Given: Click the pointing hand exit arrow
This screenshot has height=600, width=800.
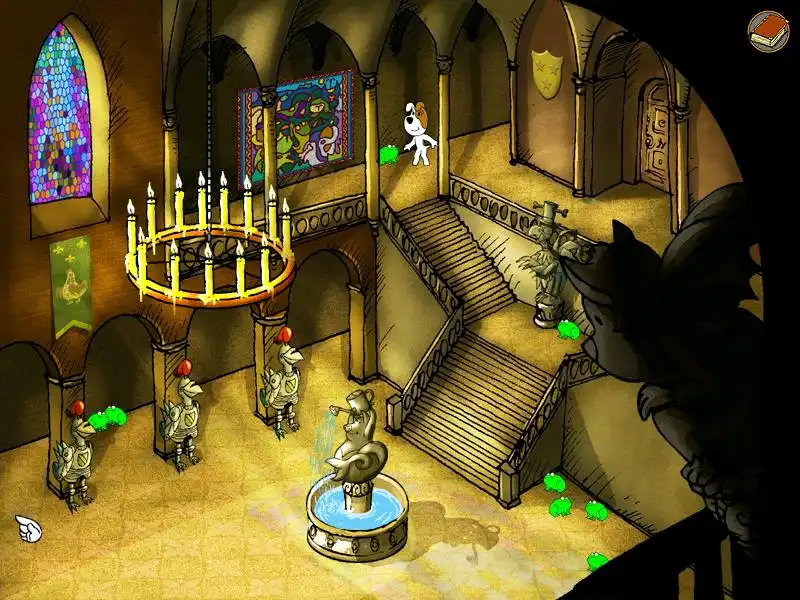Looking at the screenshot, I should click(x=27, y=527).
